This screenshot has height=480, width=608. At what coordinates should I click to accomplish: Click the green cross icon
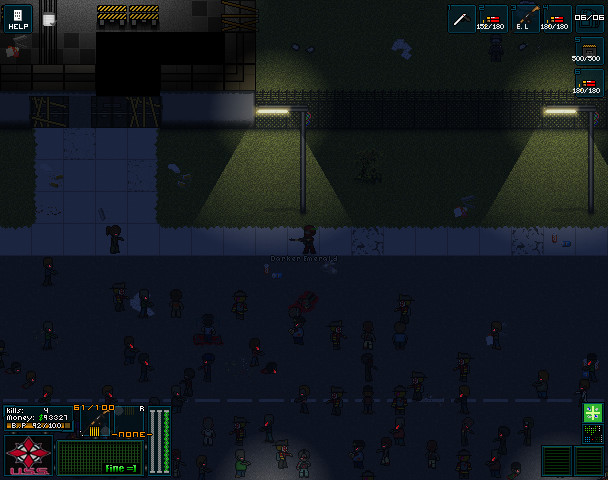coord(593,412)
